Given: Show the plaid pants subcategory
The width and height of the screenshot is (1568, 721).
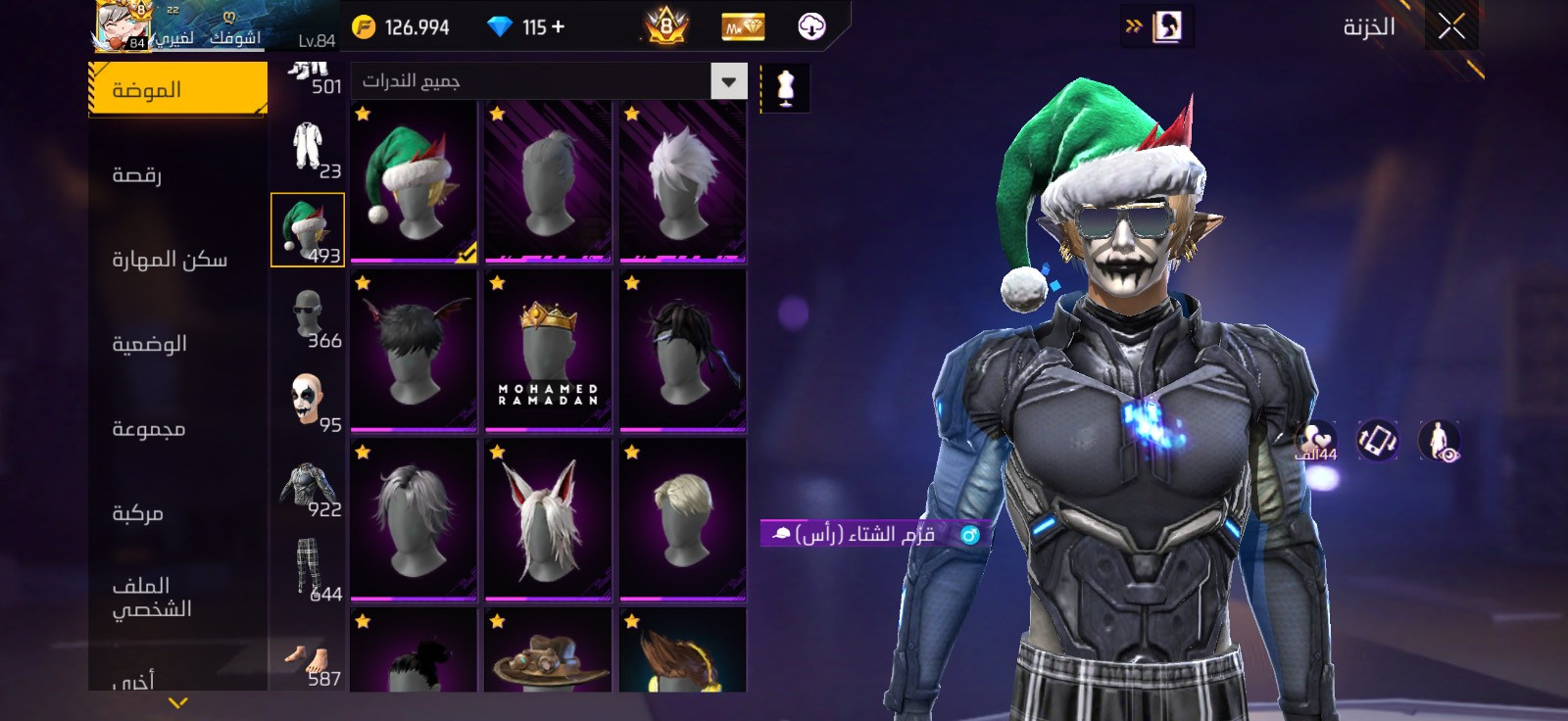Looking at the screenshot, I should (308, 569).
